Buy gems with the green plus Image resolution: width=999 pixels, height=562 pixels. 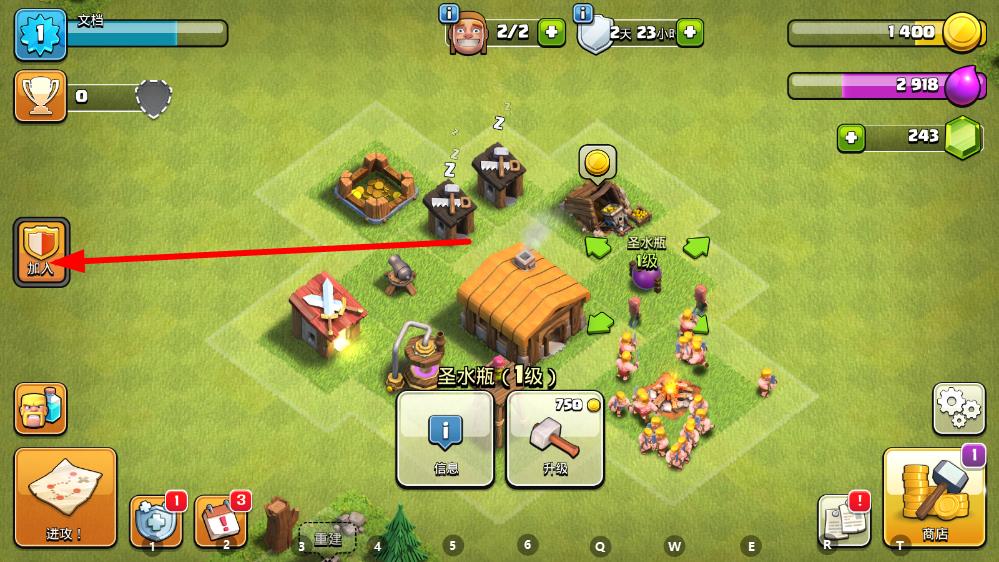click(851, 137)
